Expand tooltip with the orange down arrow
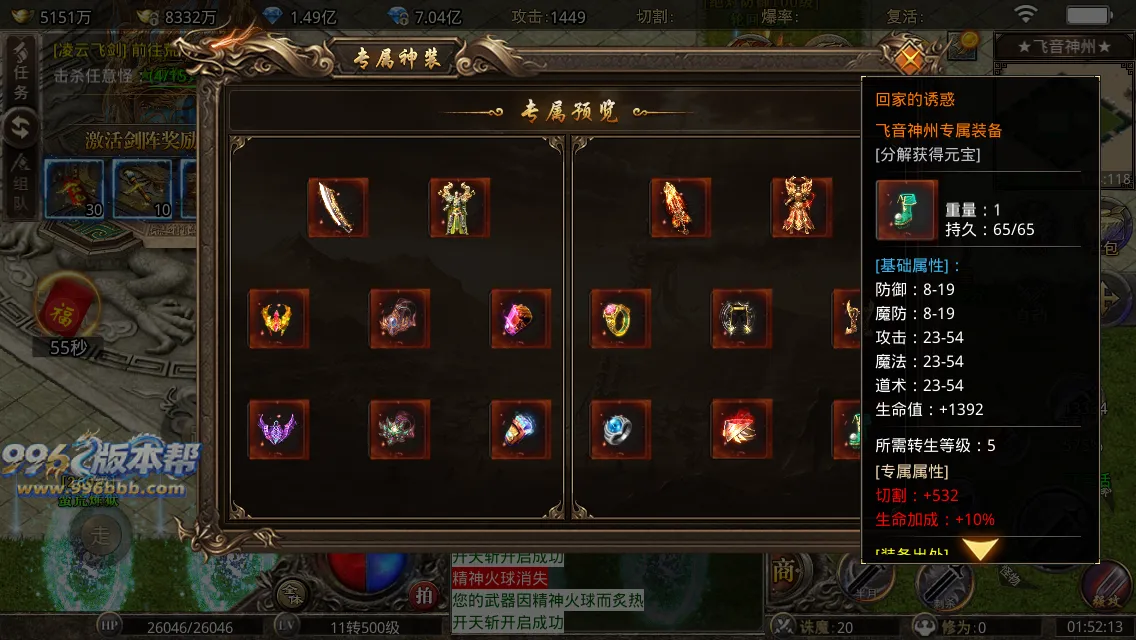1136x640 pixels. pyautogui.click(x=980, y=549)
